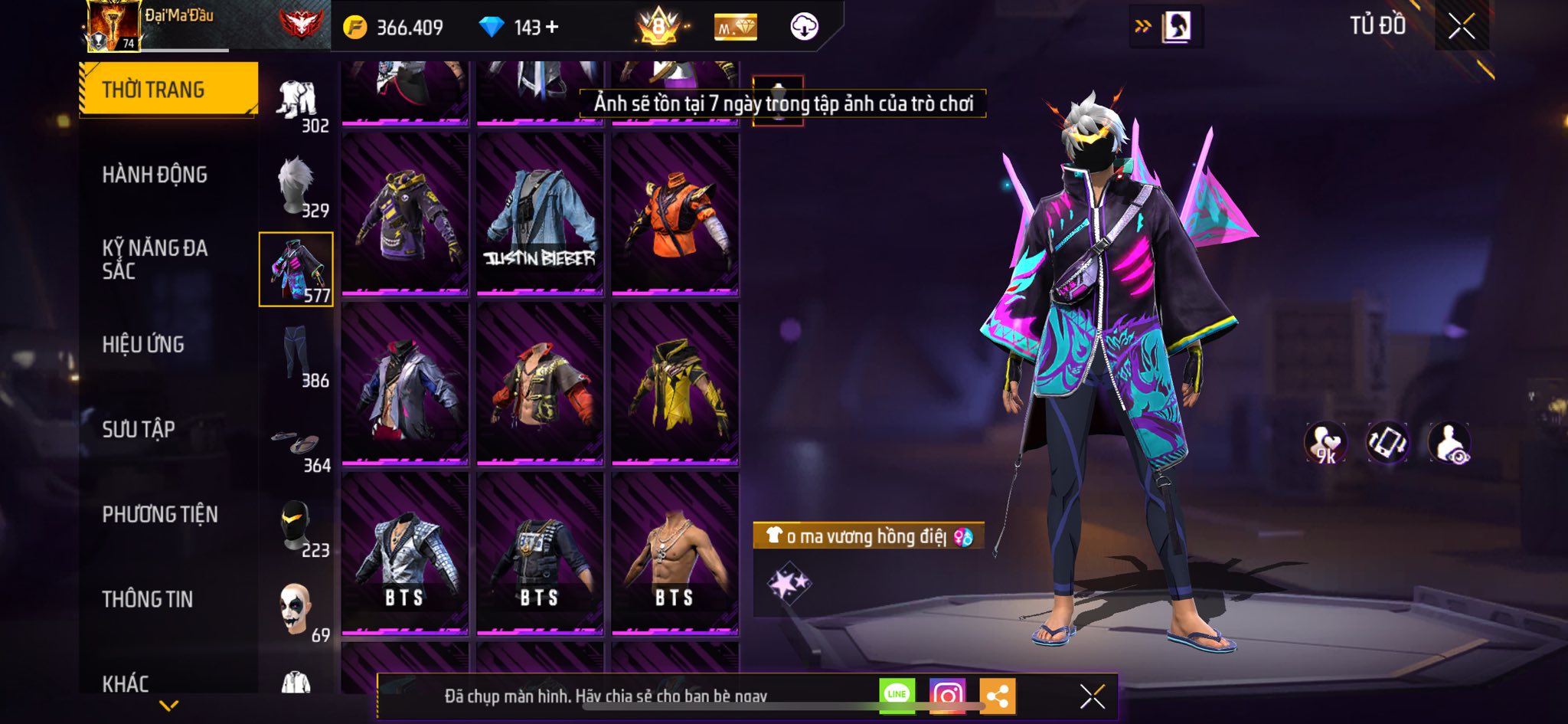Choose the pants category with 386 items
This screenshot has height=724, width=1568.
296,355
